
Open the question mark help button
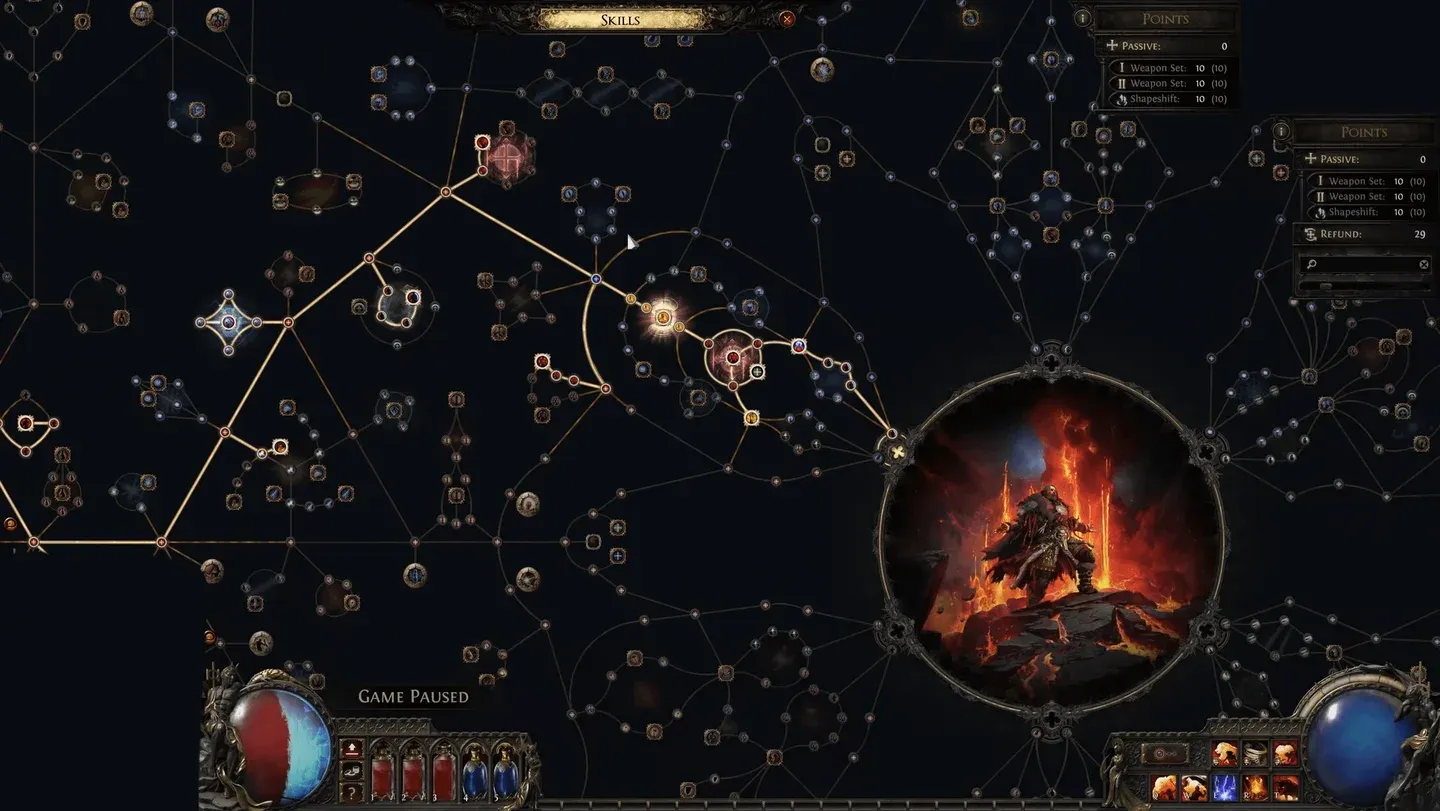point(352,791)
